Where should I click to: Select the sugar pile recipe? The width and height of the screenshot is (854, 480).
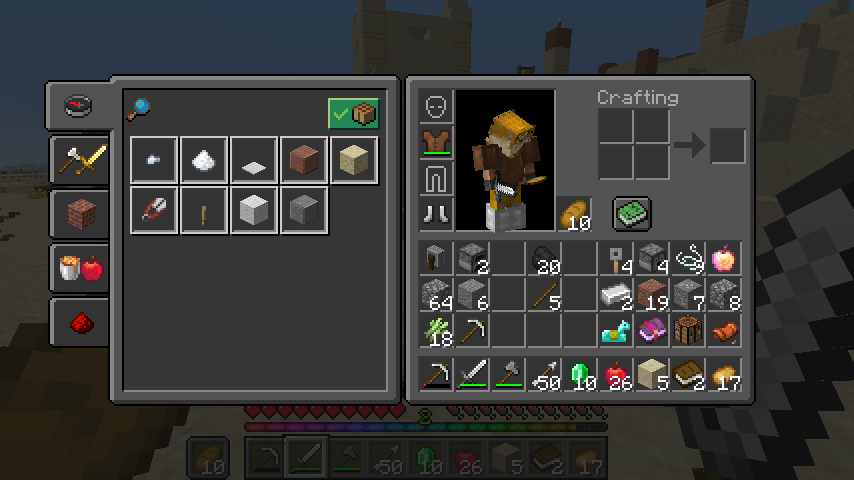tap(204, 160)
